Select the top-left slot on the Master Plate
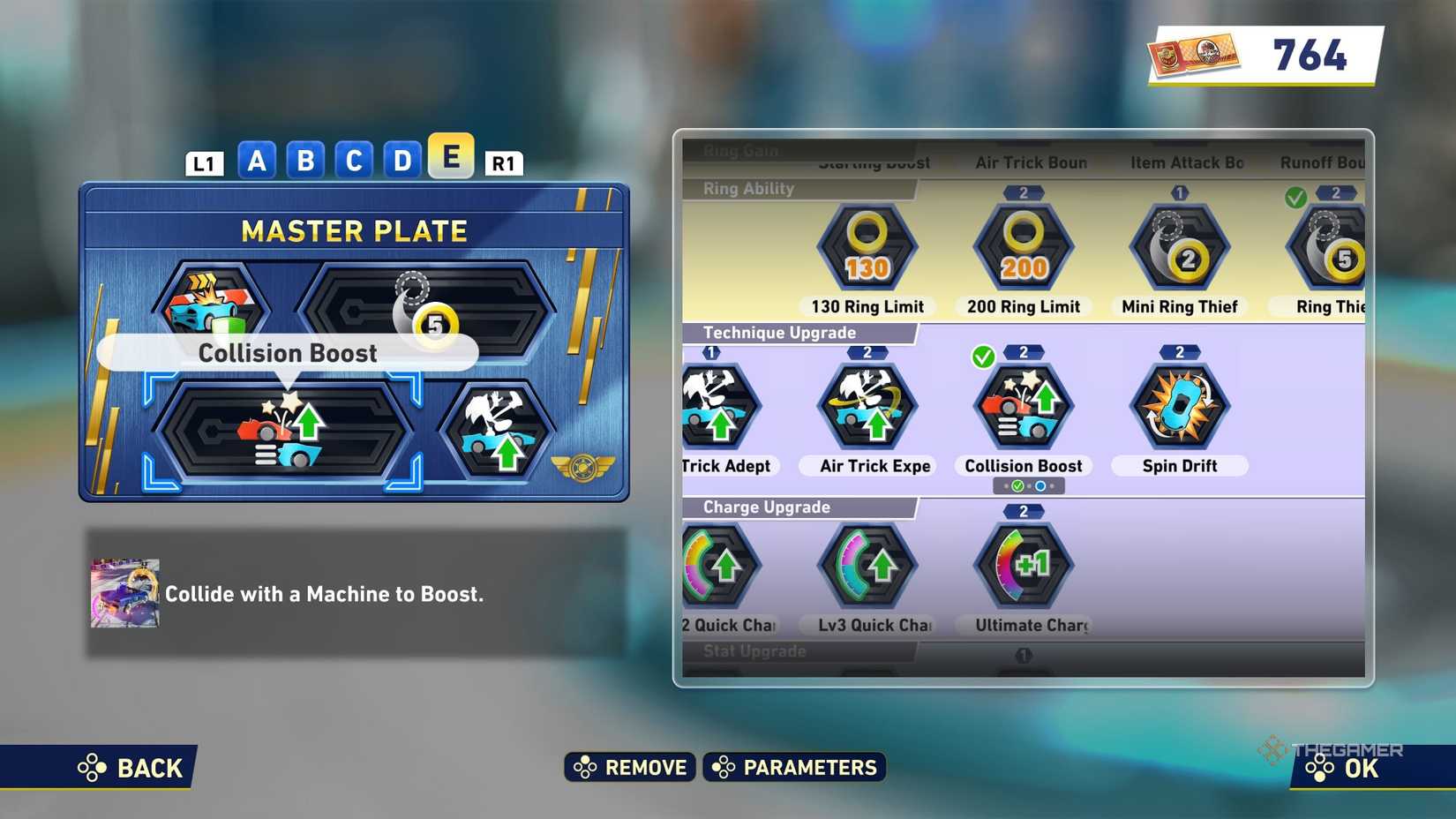This screenshot has width=1456, height=819. [212, 307]
